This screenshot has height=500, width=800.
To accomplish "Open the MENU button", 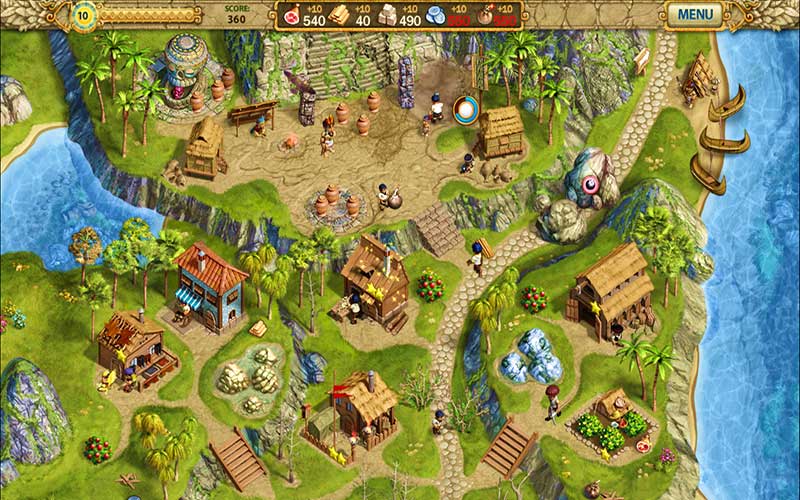I will click(x=694, y=15).
